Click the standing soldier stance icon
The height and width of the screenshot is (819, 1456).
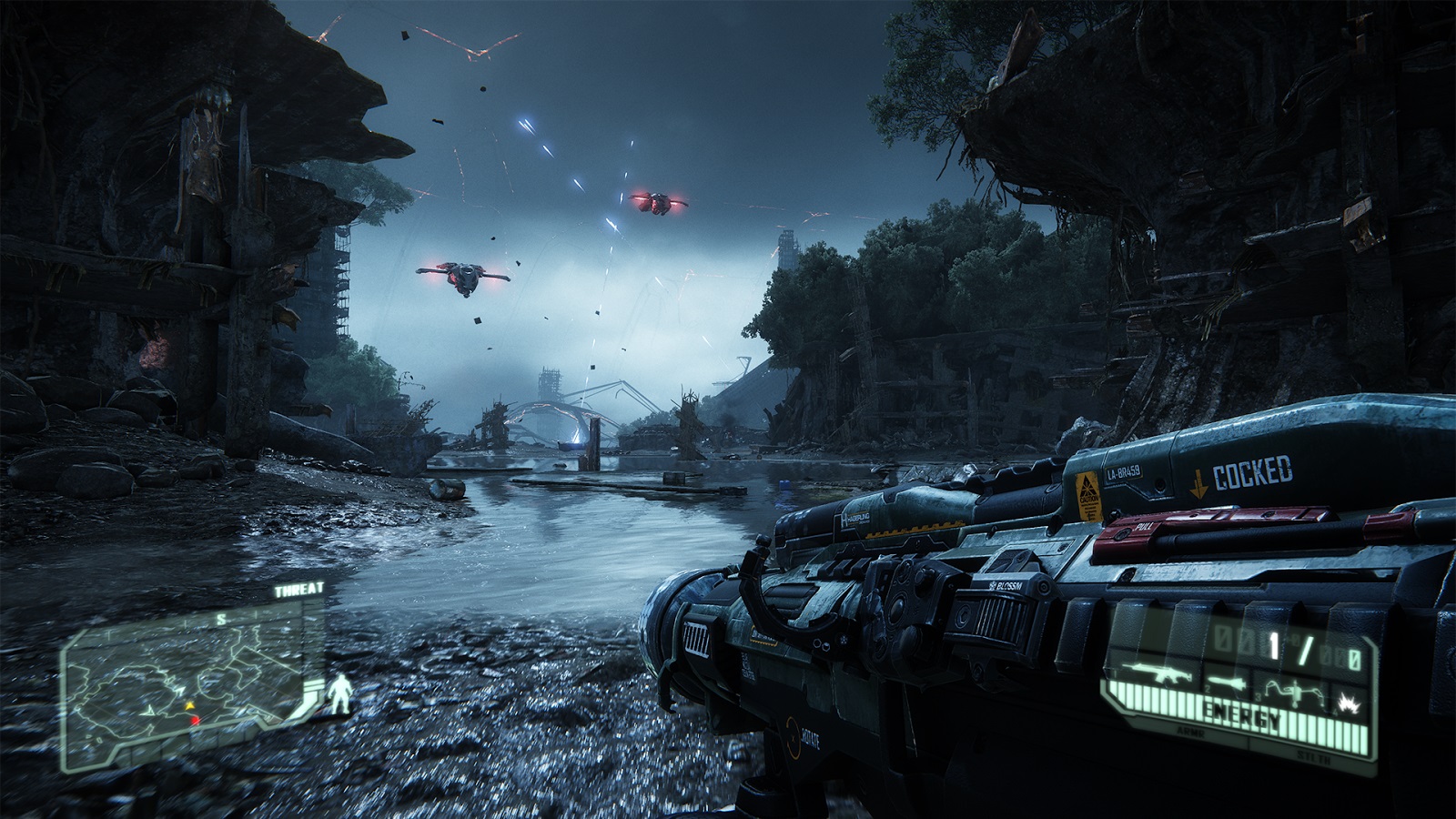tap(340, 693)
